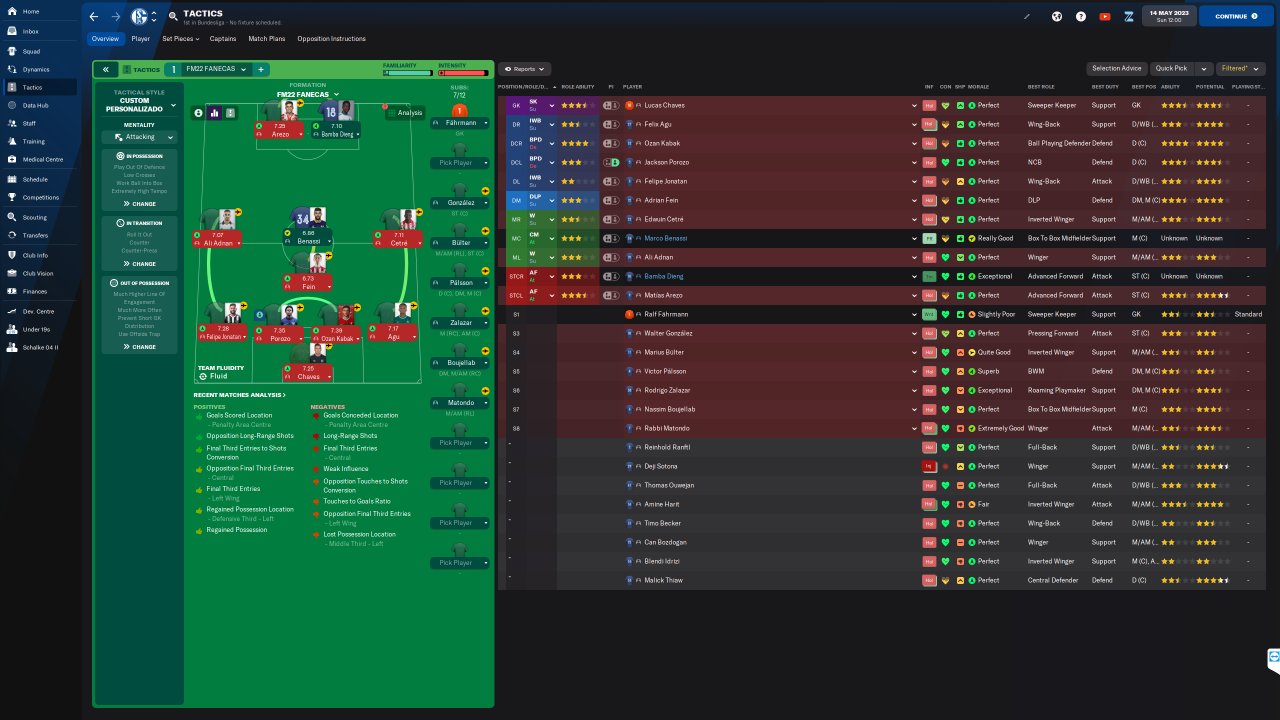Switch to the Set Pieces tab
The width and height of the screenshot is (1280, 720).
pos(179,39)
